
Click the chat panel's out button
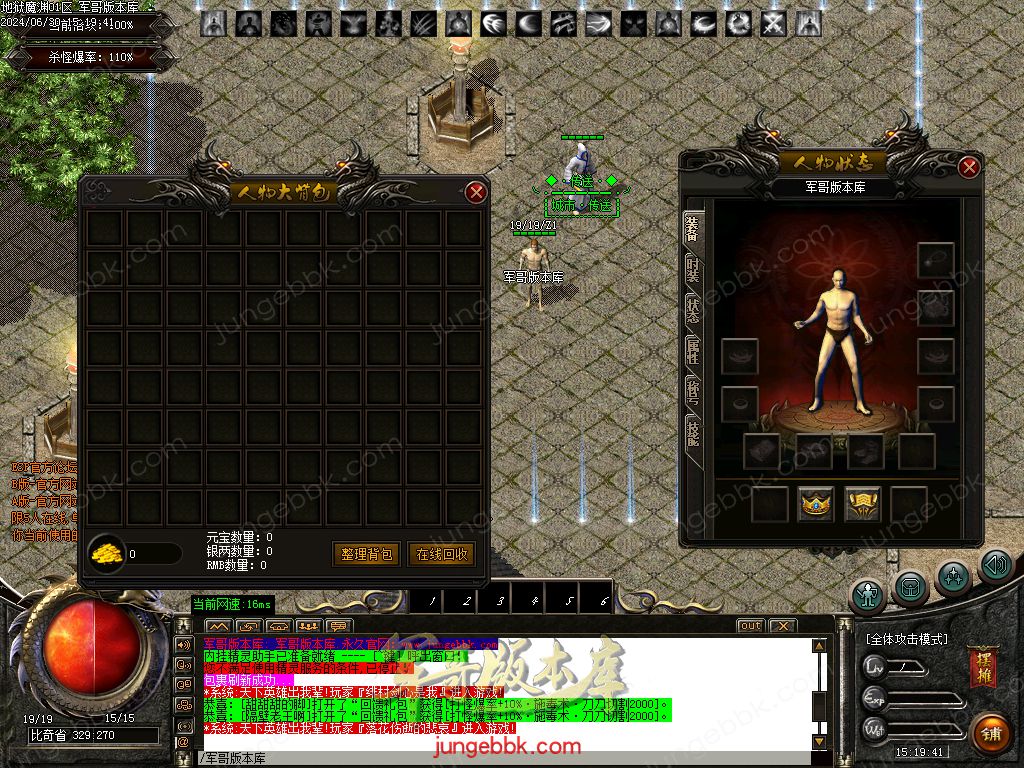pyautogui.click(x=750, y=626)
